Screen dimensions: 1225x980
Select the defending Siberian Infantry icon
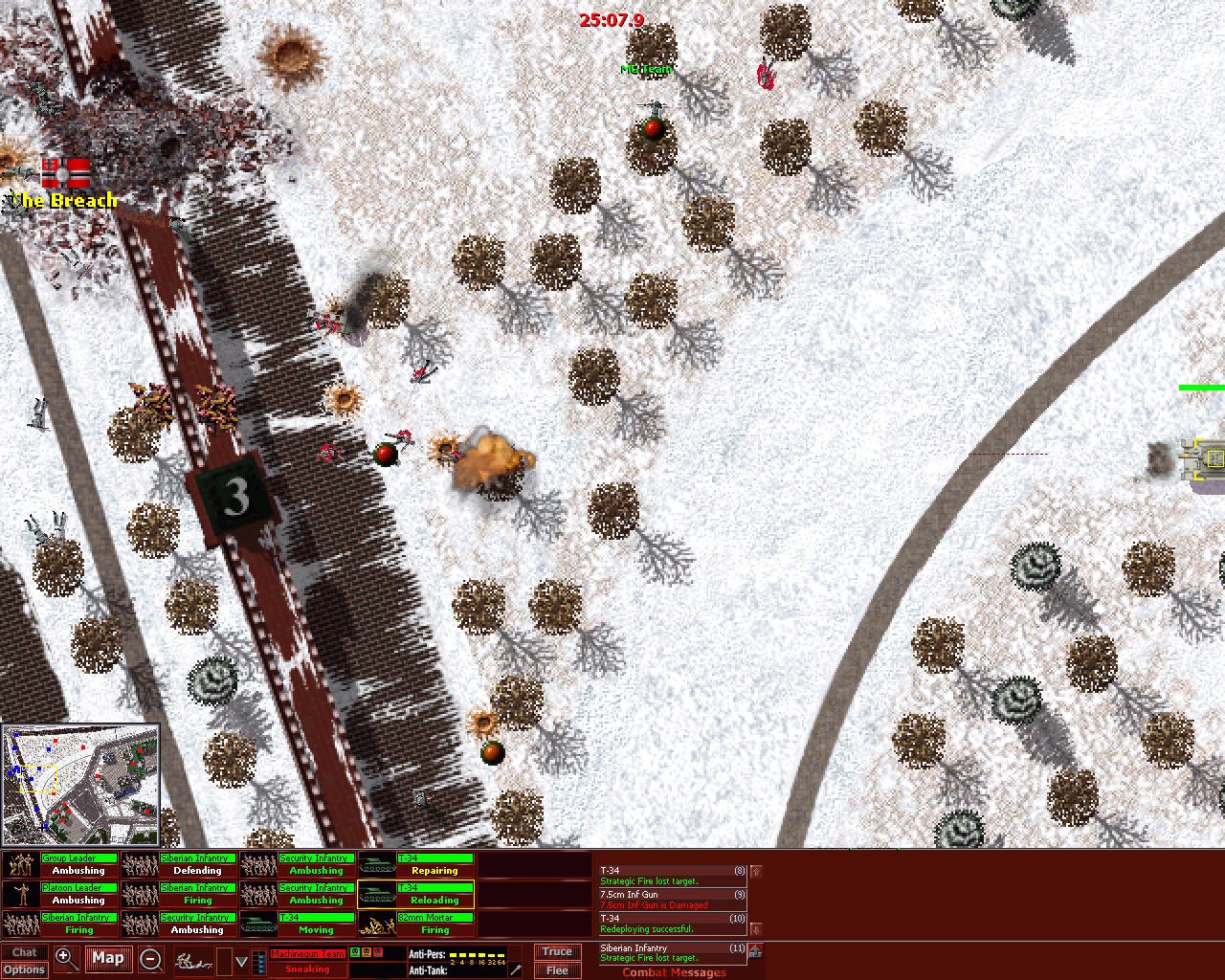pos(139,864)
